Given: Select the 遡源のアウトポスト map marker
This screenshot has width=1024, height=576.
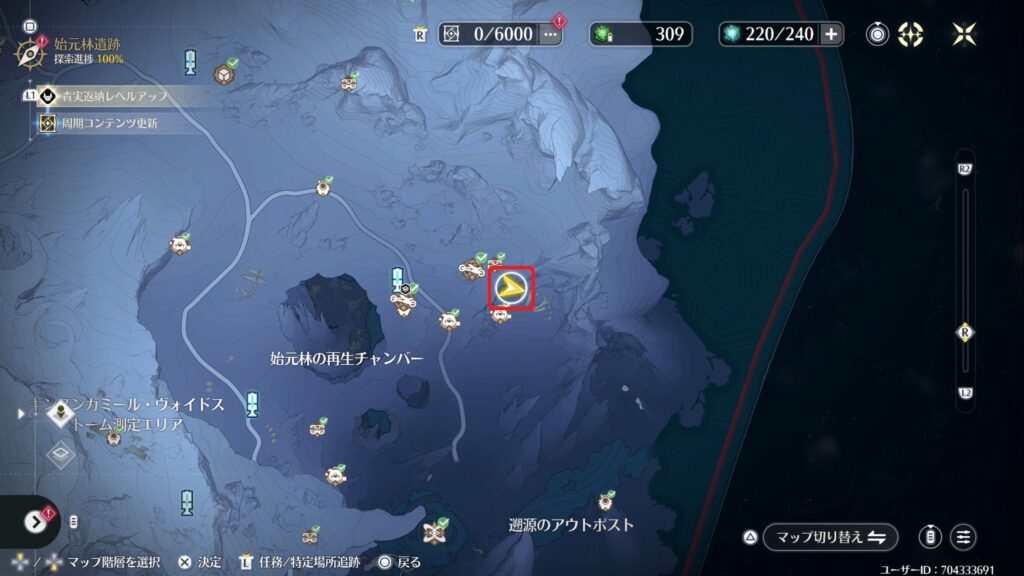Looking at the screenshot, I should coord(606,501).
